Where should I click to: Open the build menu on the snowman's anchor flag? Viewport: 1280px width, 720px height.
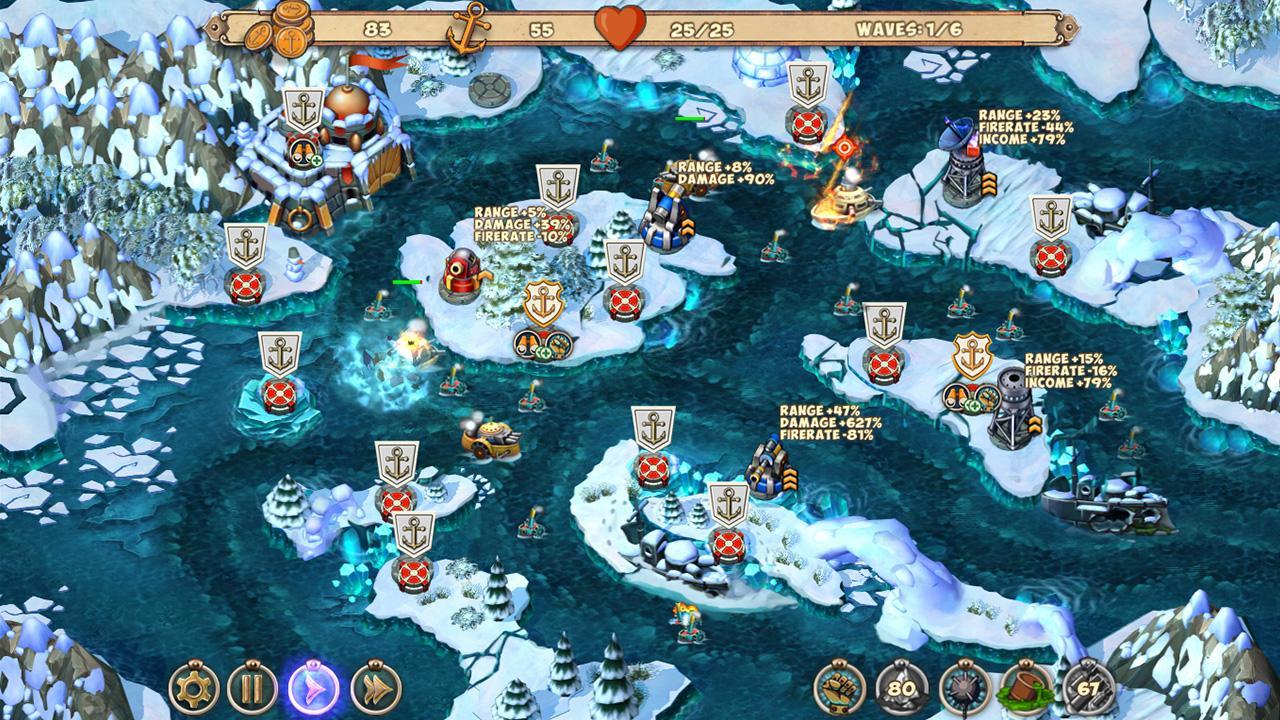click(x=243, y=245)
